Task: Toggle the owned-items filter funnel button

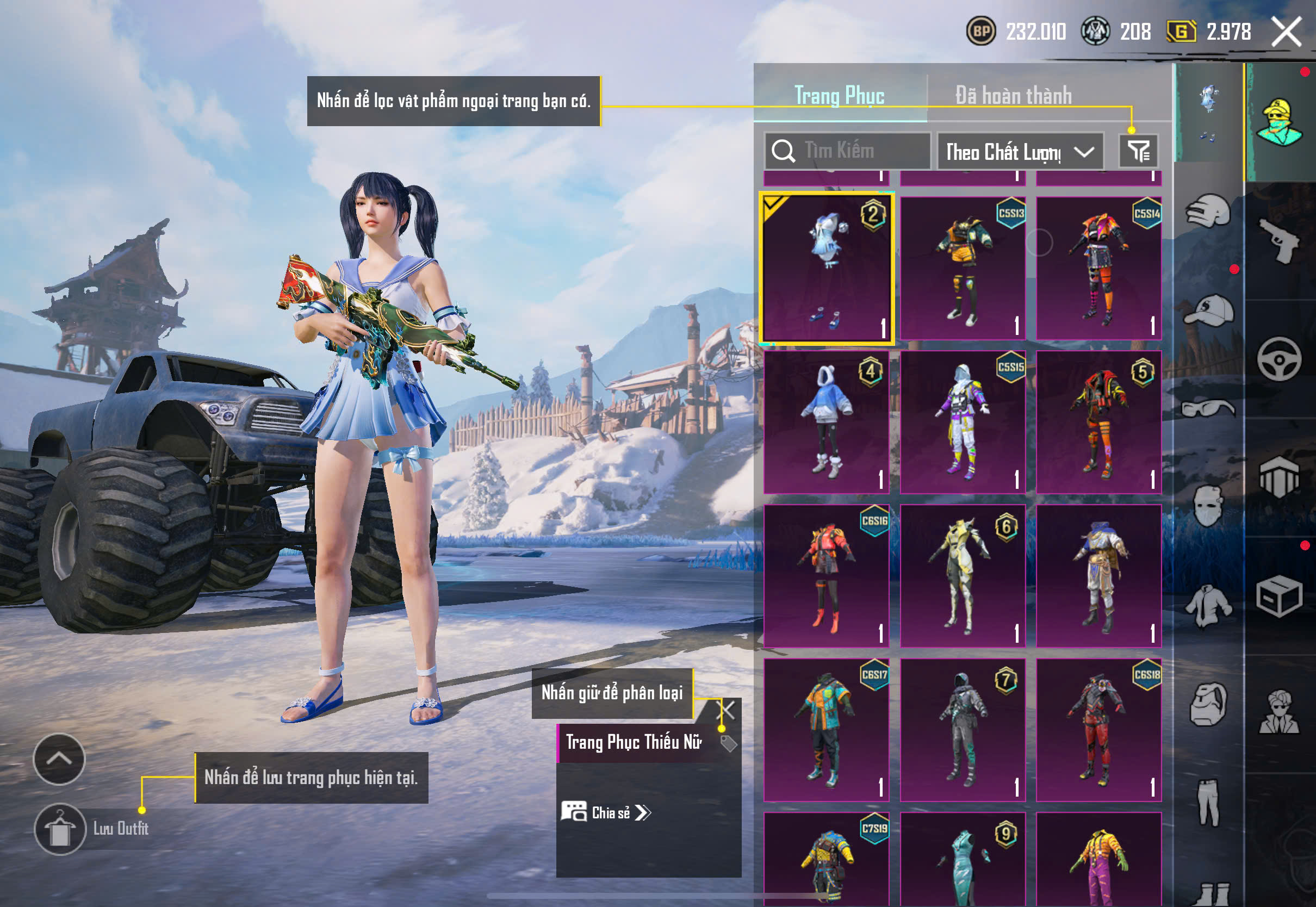Action: click(x=1138, y=151)
